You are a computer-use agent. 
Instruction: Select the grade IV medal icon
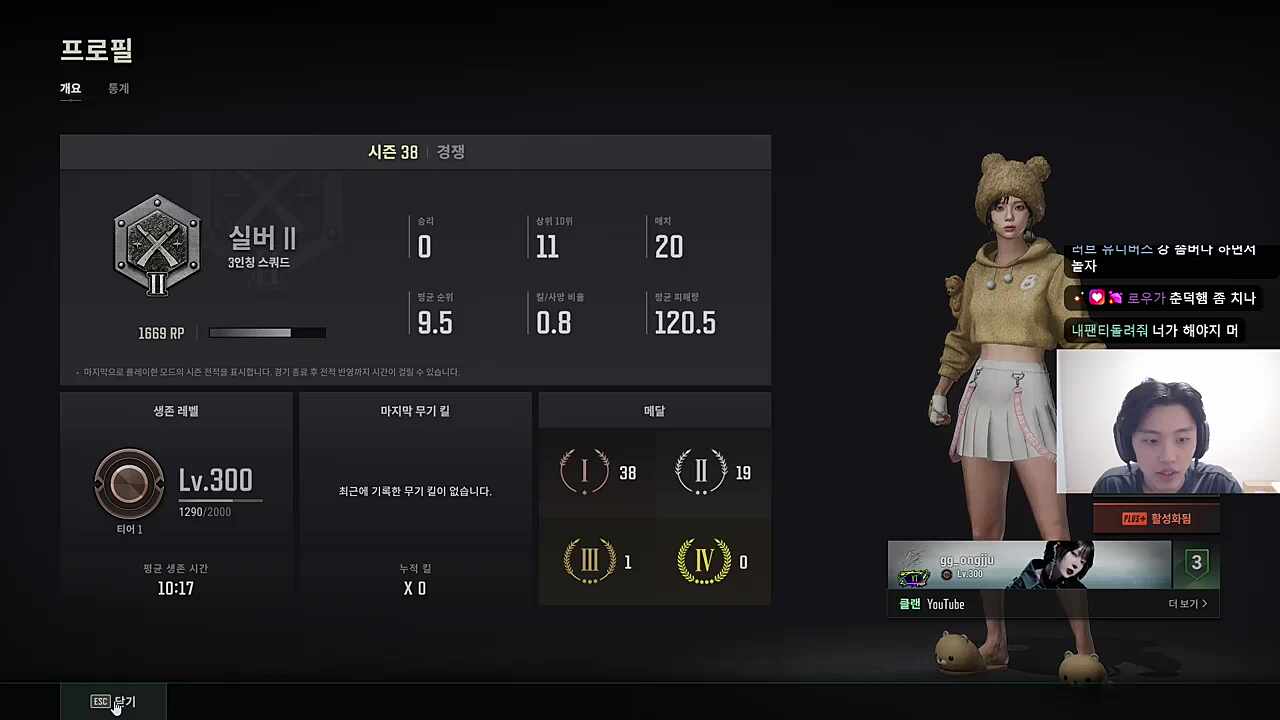click(x=705, y=562)
